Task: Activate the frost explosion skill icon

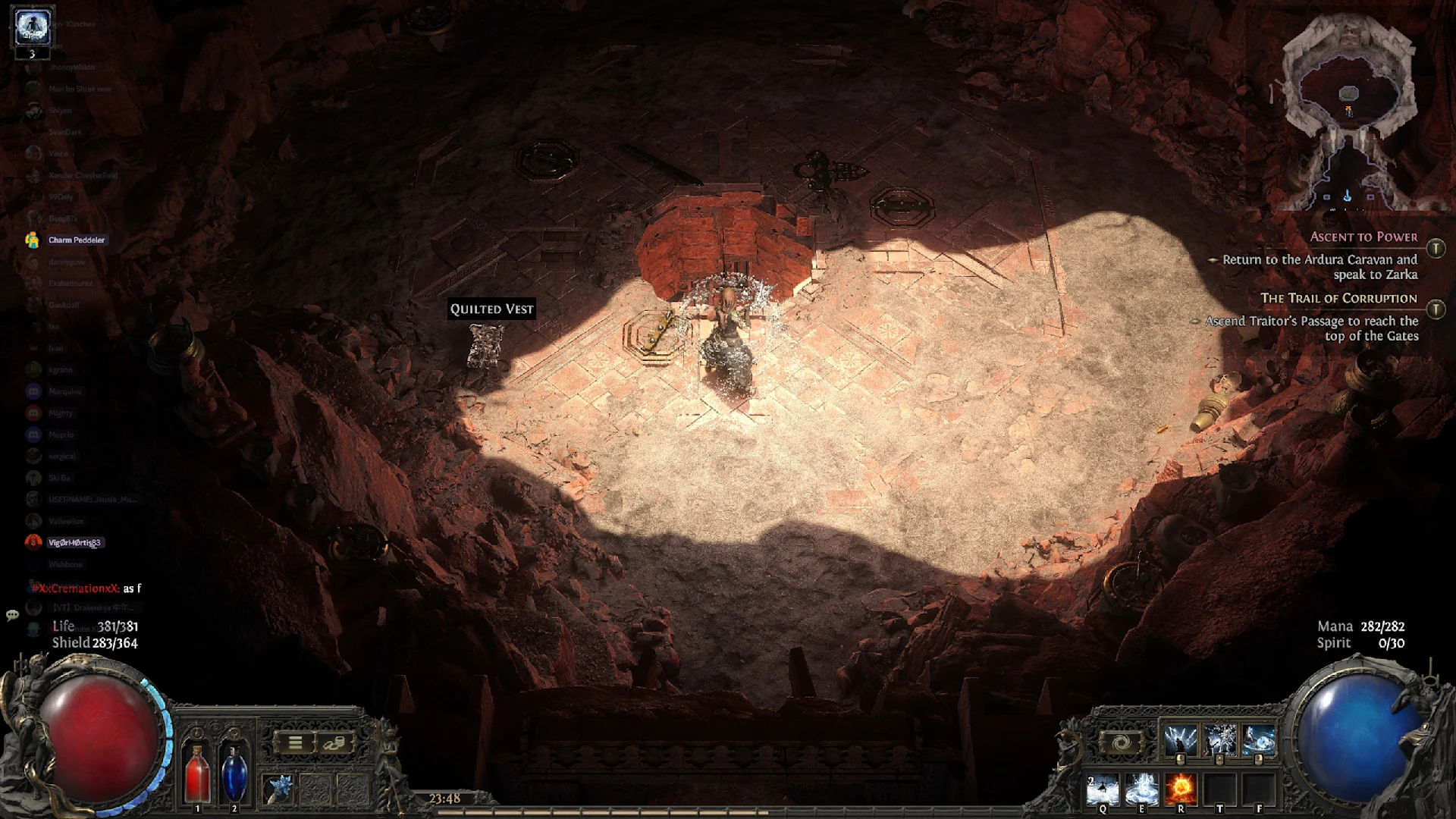Action: 1219,740
